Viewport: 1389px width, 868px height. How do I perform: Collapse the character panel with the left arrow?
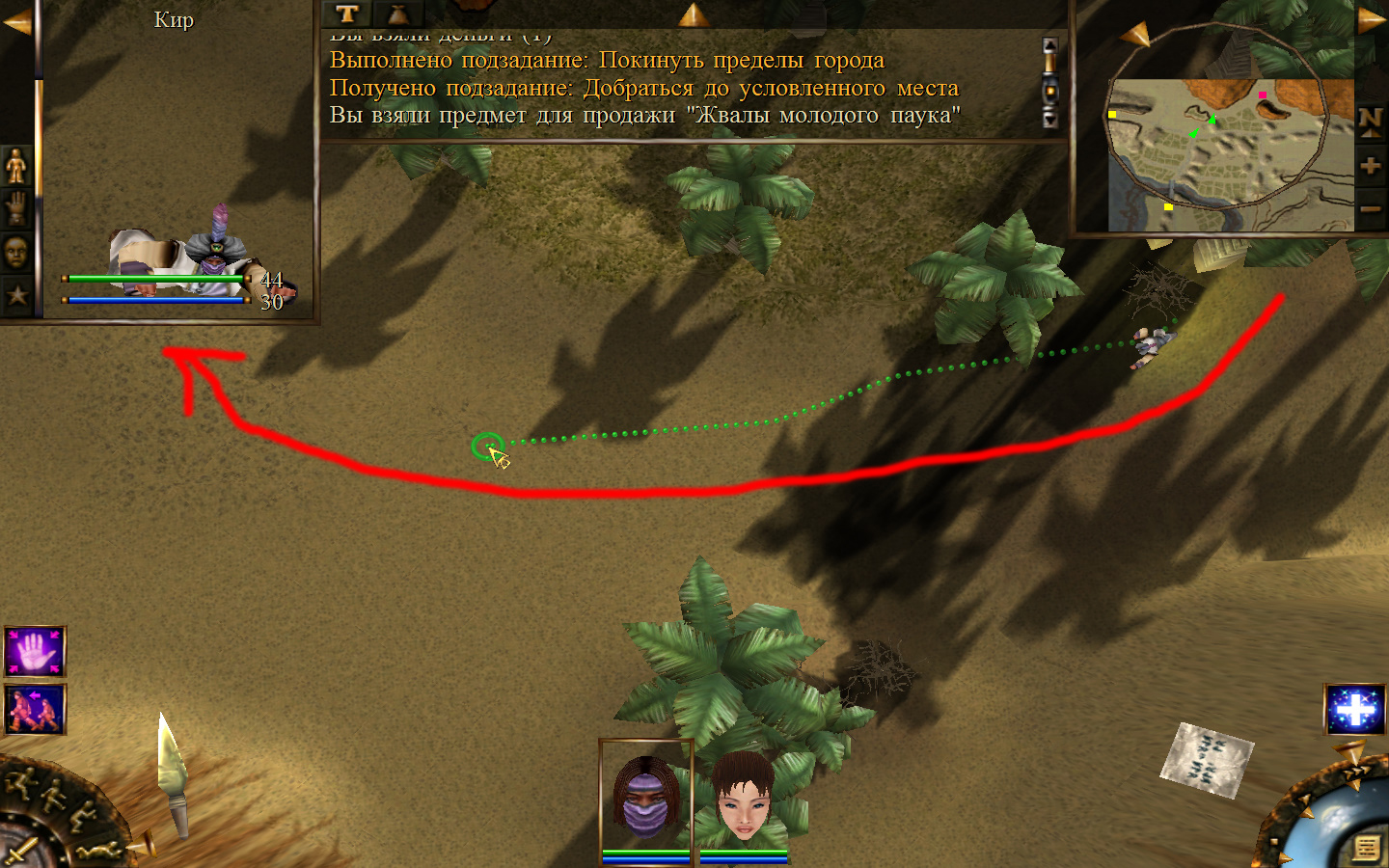click(x=15, y=21)
